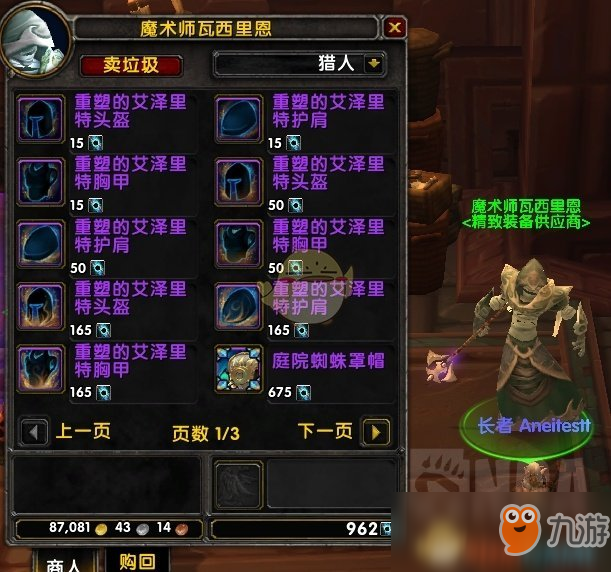Click the red 卖垃圾 sell junk button
The image size is (611, 572).
(132, 66)
